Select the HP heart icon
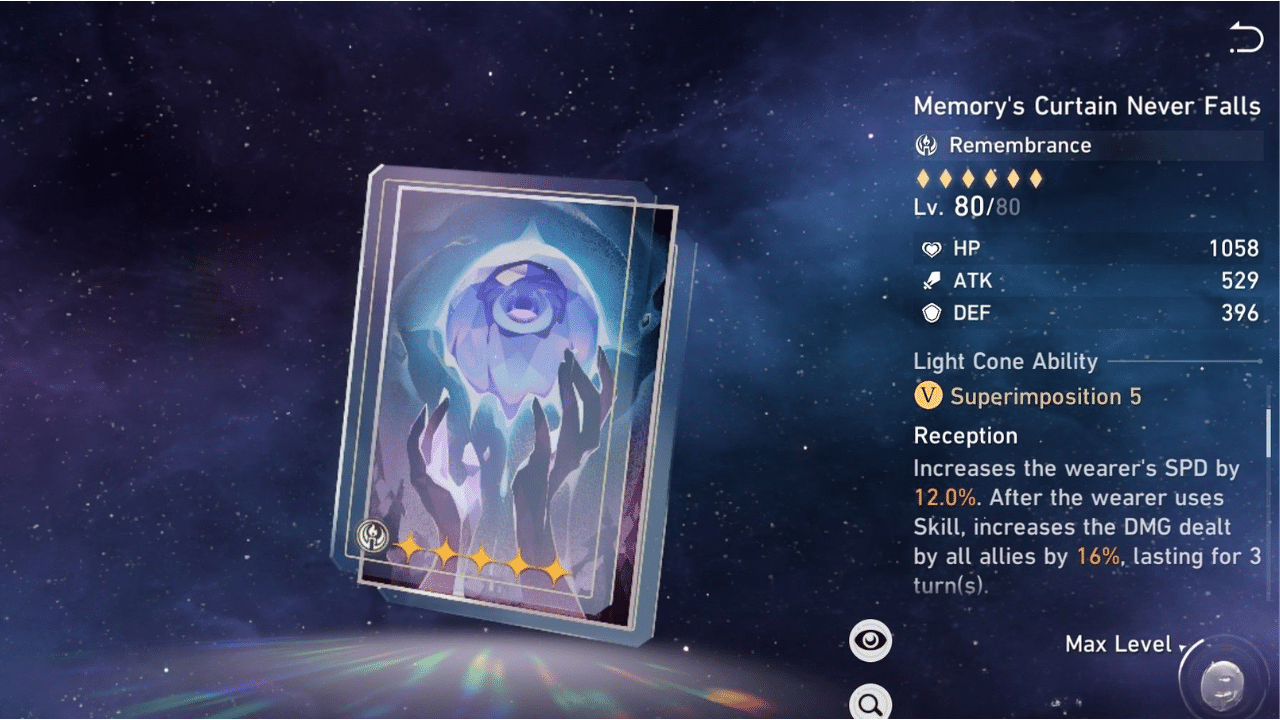Image resolution: width=1280 pixels, height=720 pixels. [932, 248]
